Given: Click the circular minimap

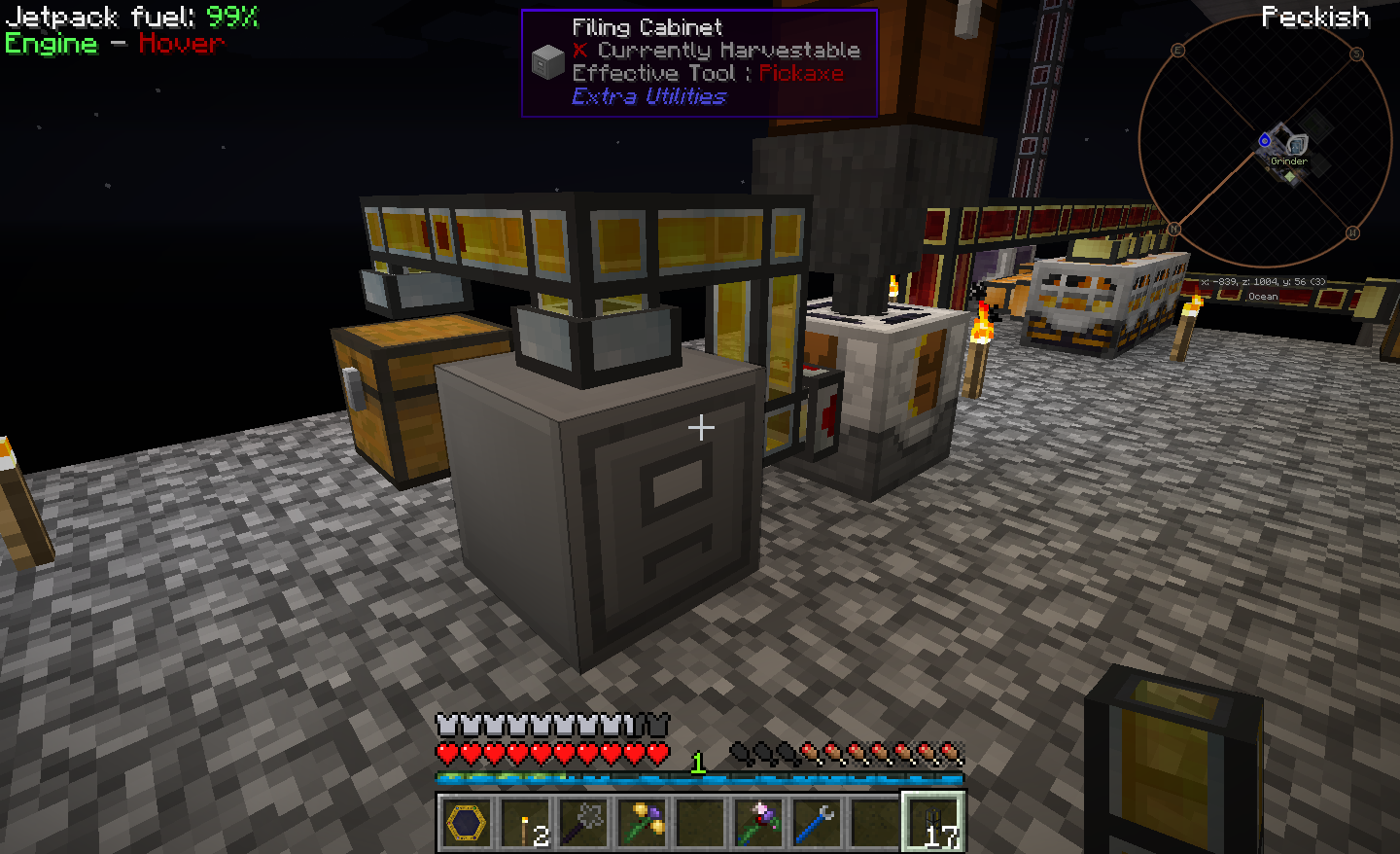Looking at the screenshot, I should point(1265,141).
